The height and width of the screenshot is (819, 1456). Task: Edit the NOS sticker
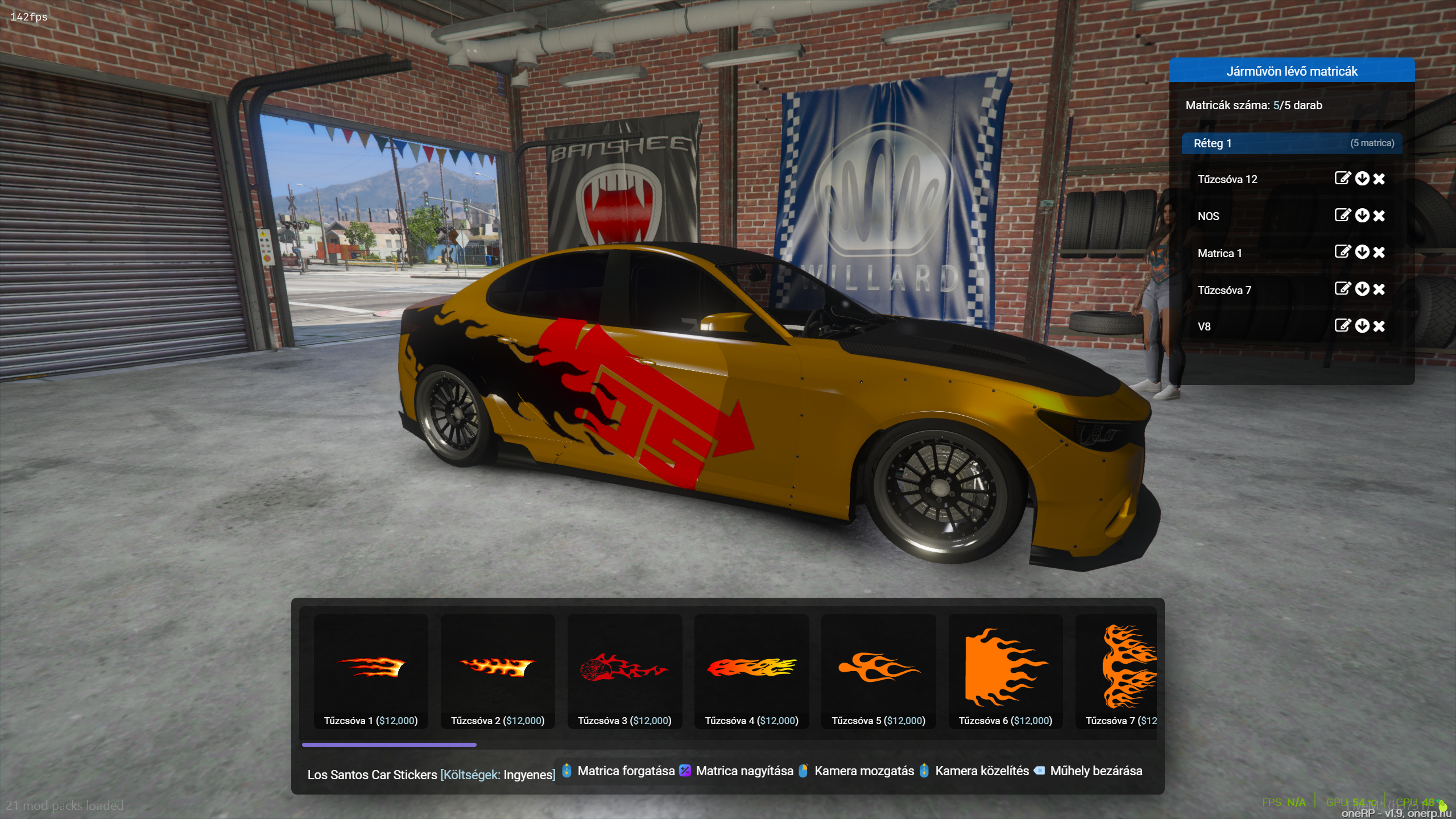[x=1342, y=216]
